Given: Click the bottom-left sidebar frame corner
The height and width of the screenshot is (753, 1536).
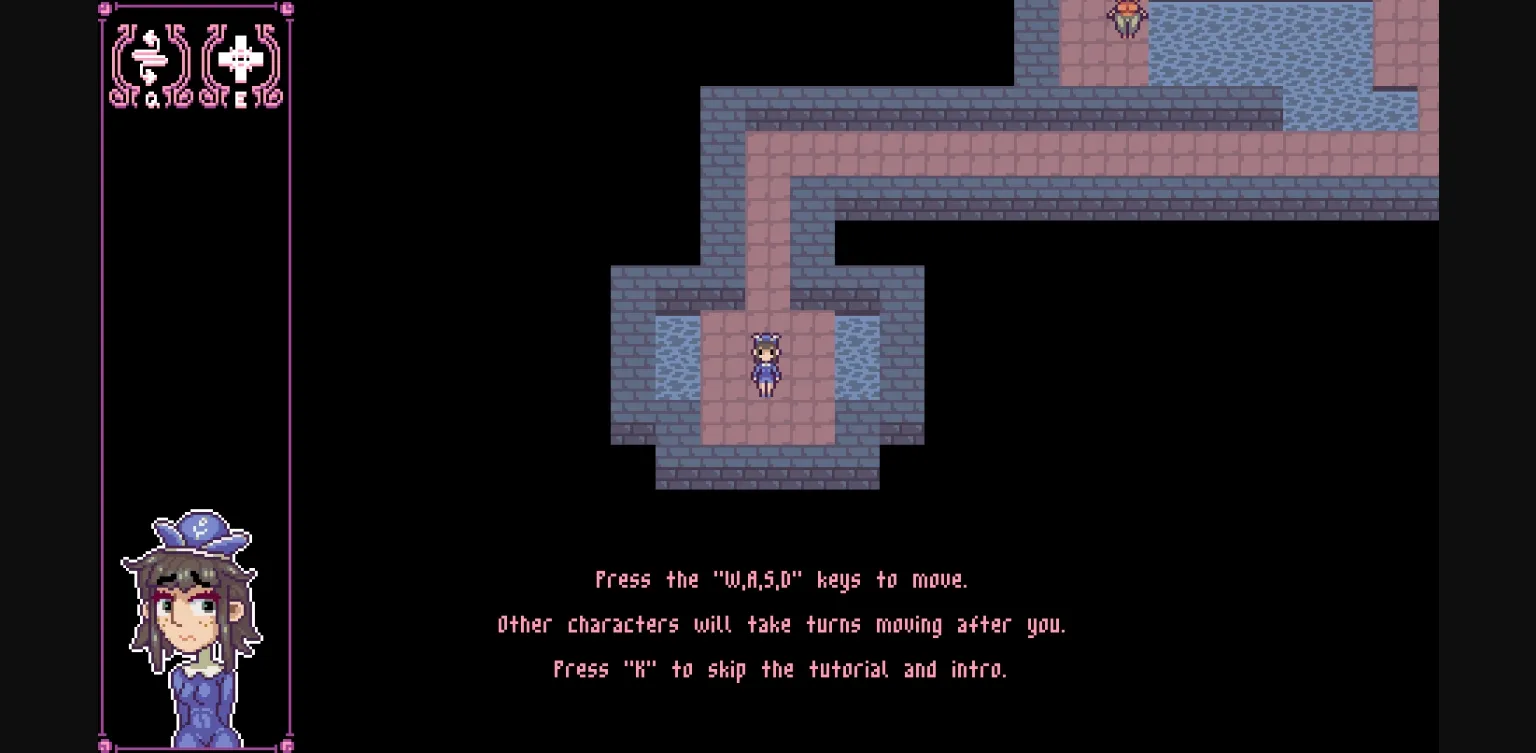Looking at the screenshot, I should pyautogui.click(x=102, y=744).
